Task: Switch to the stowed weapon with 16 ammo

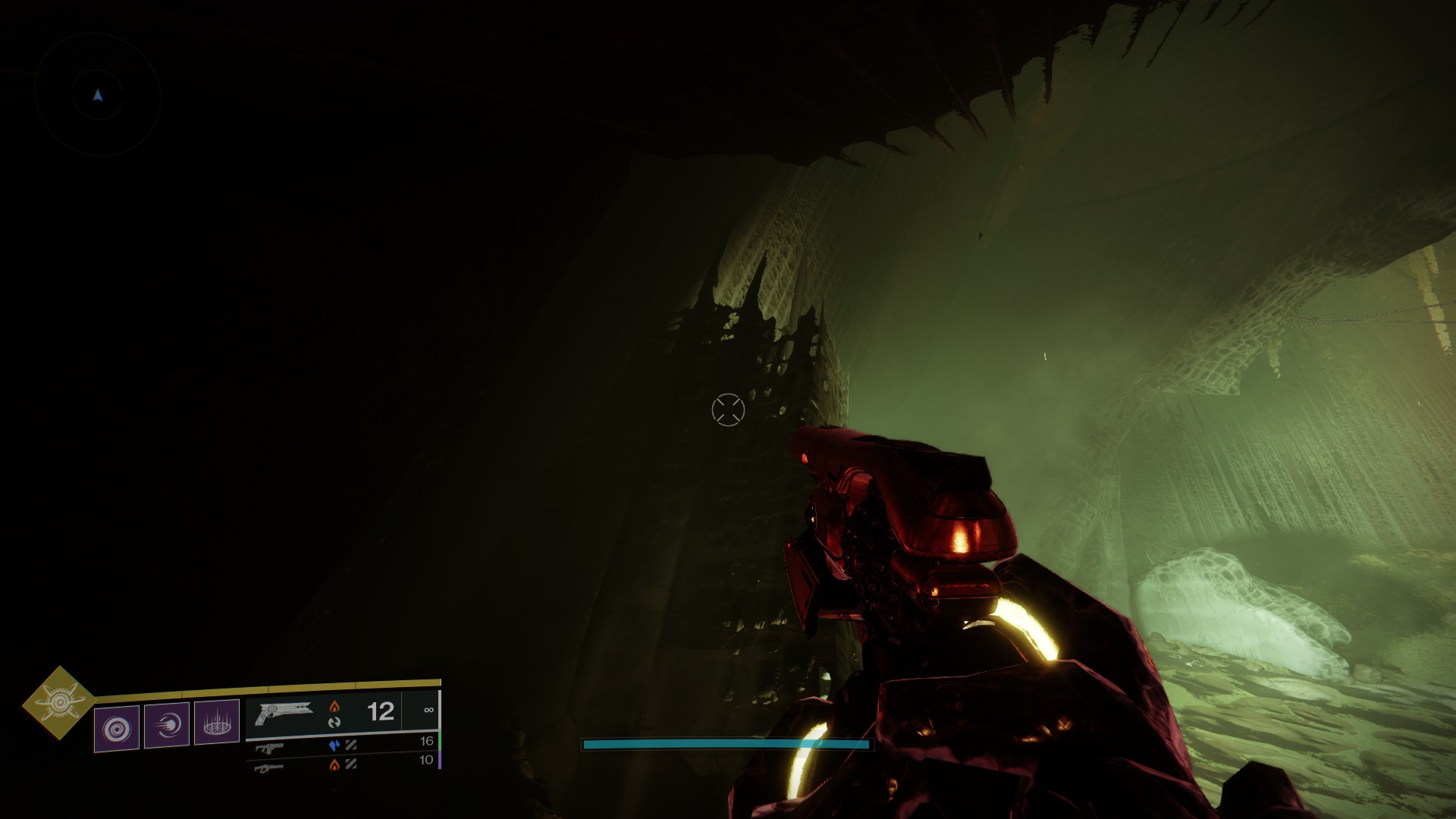Action: pos(343,745)
